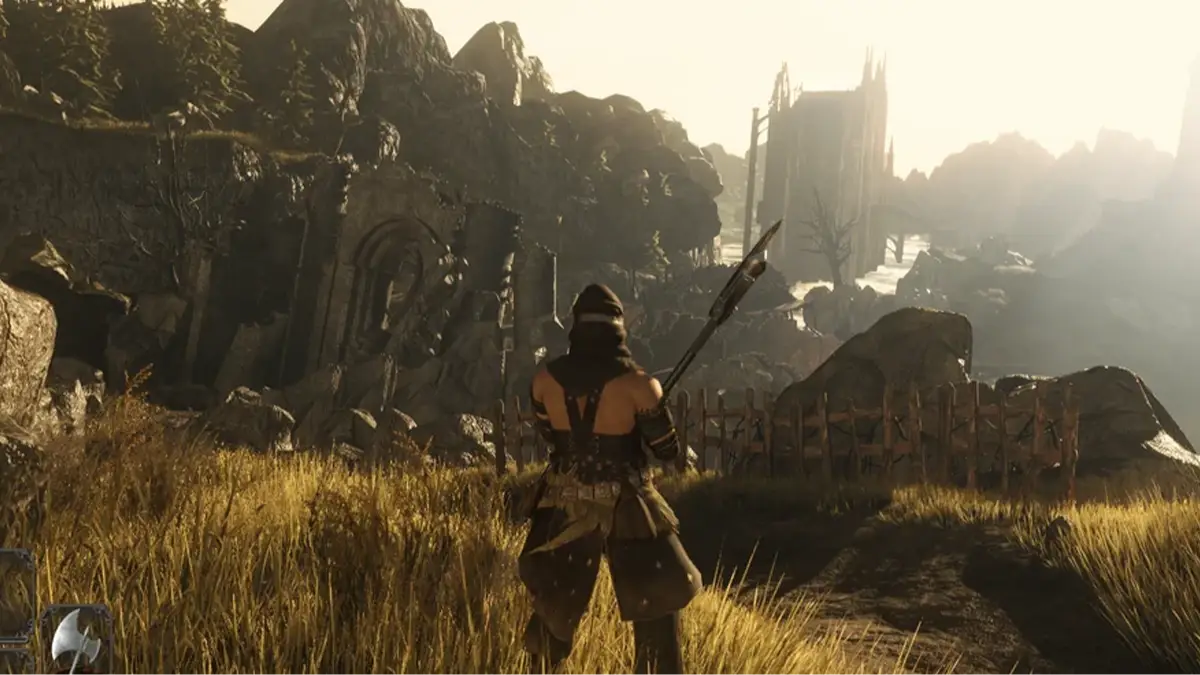The height and width of the screenshot is (675, 1200).
Task: Select the axe weapon slot
Action: pos(76,641)
